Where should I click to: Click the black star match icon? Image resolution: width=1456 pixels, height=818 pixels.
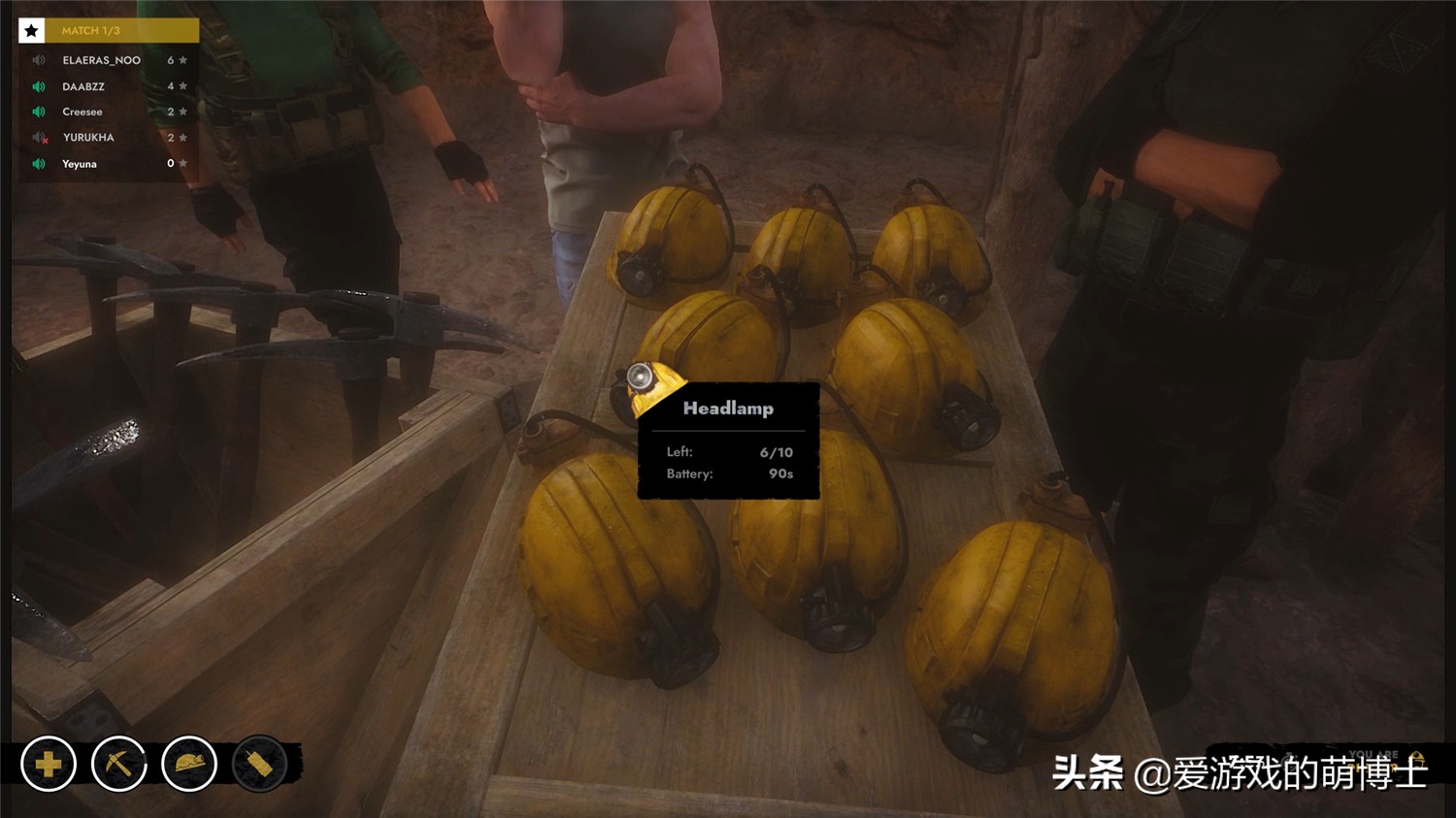(x=31, y=31)
